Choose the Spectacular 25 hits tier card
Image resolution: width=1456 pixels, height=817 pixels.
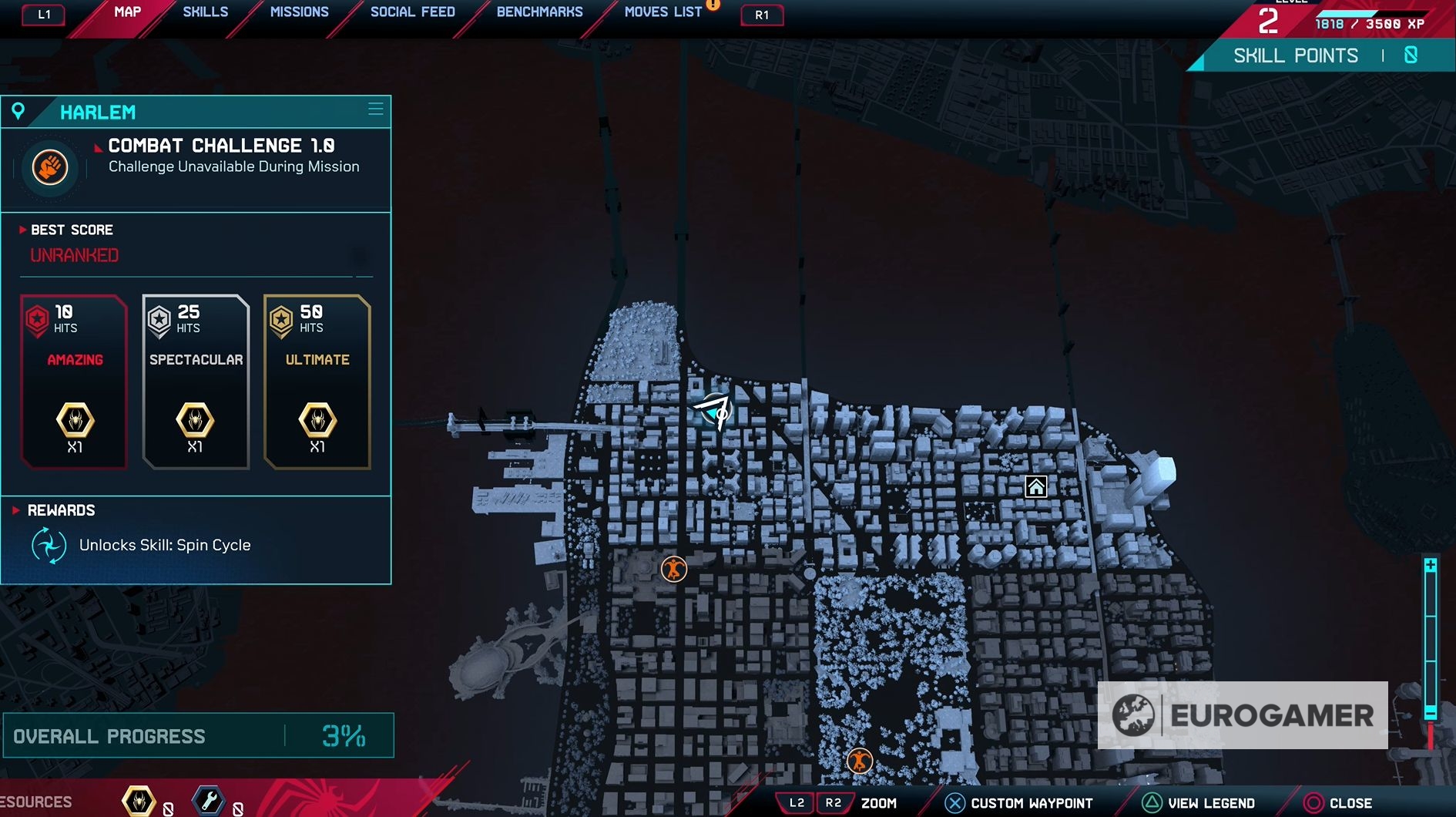click(196, 382)
